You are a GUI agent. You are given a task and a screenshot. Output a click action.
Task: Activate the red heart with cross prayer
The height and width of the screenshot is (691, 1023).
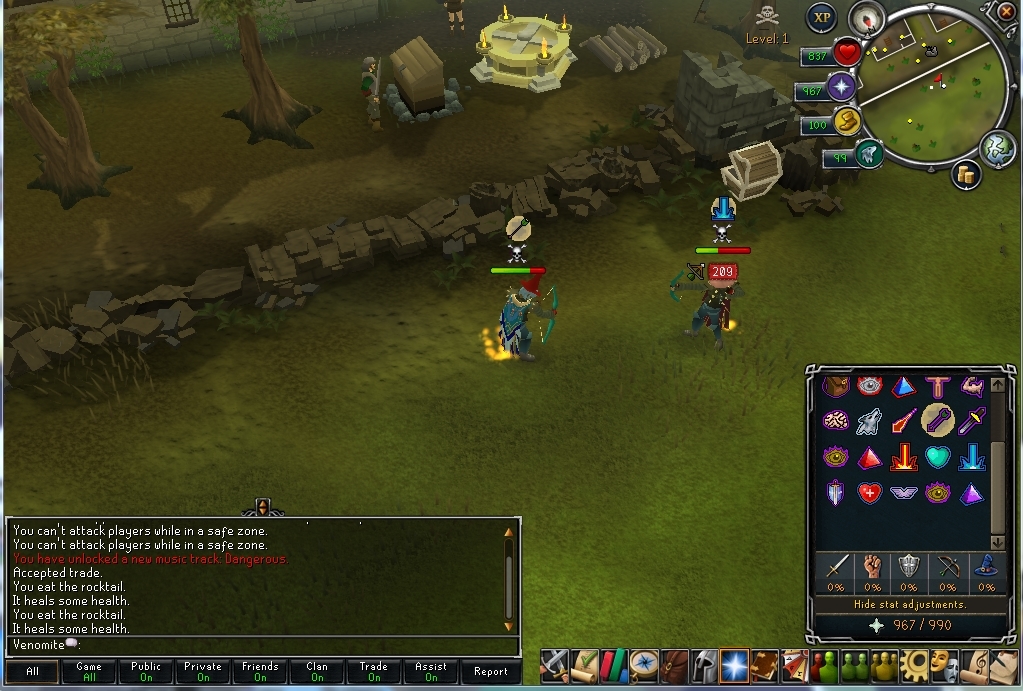[x=869, y=492]
